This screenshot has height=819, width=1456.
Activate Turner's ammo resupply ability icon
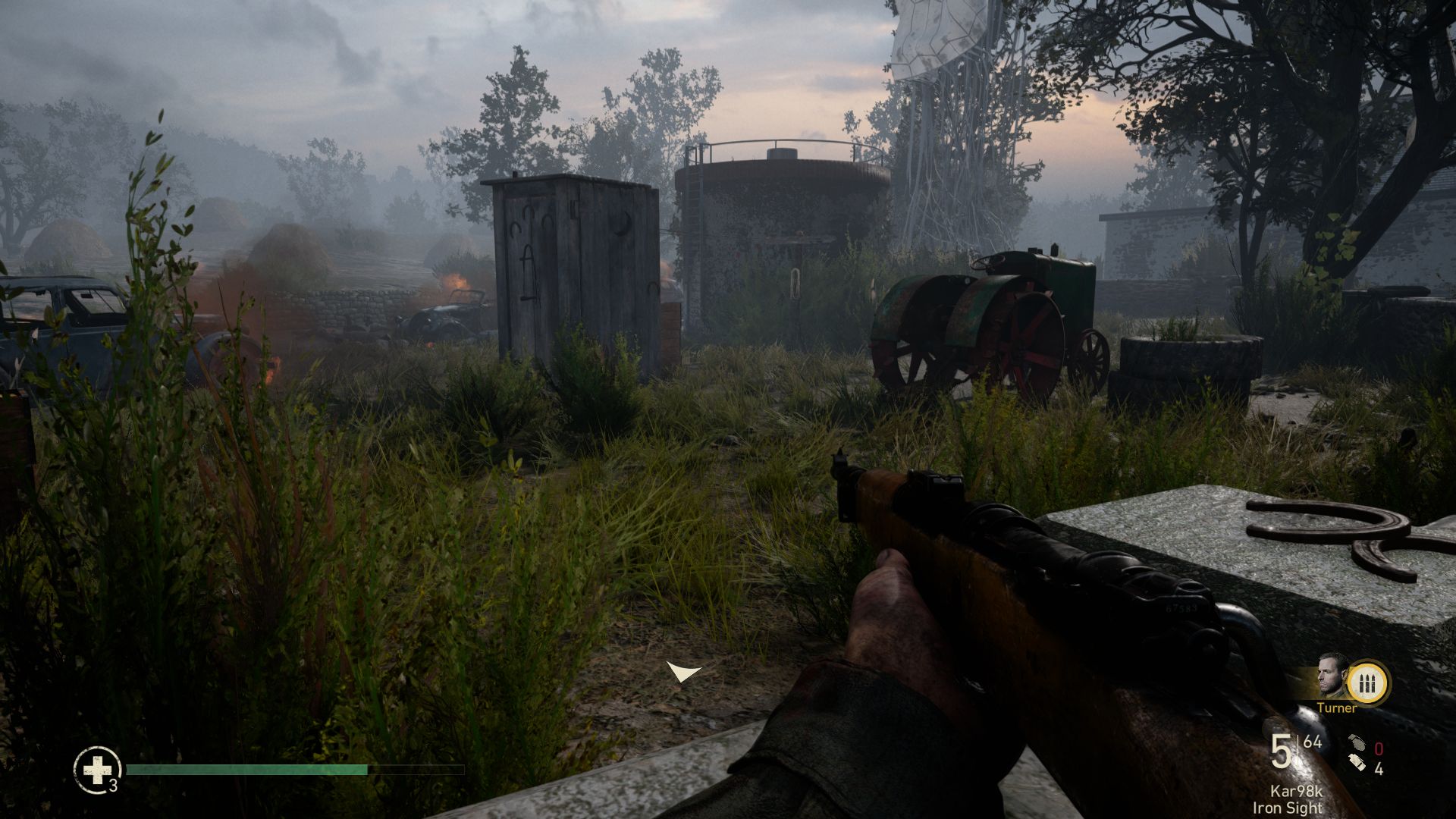(1369, 682)
